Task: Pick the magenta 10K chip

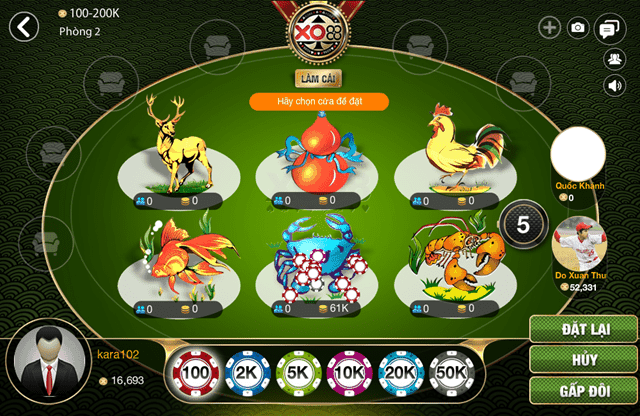Action: click(350, 372)
